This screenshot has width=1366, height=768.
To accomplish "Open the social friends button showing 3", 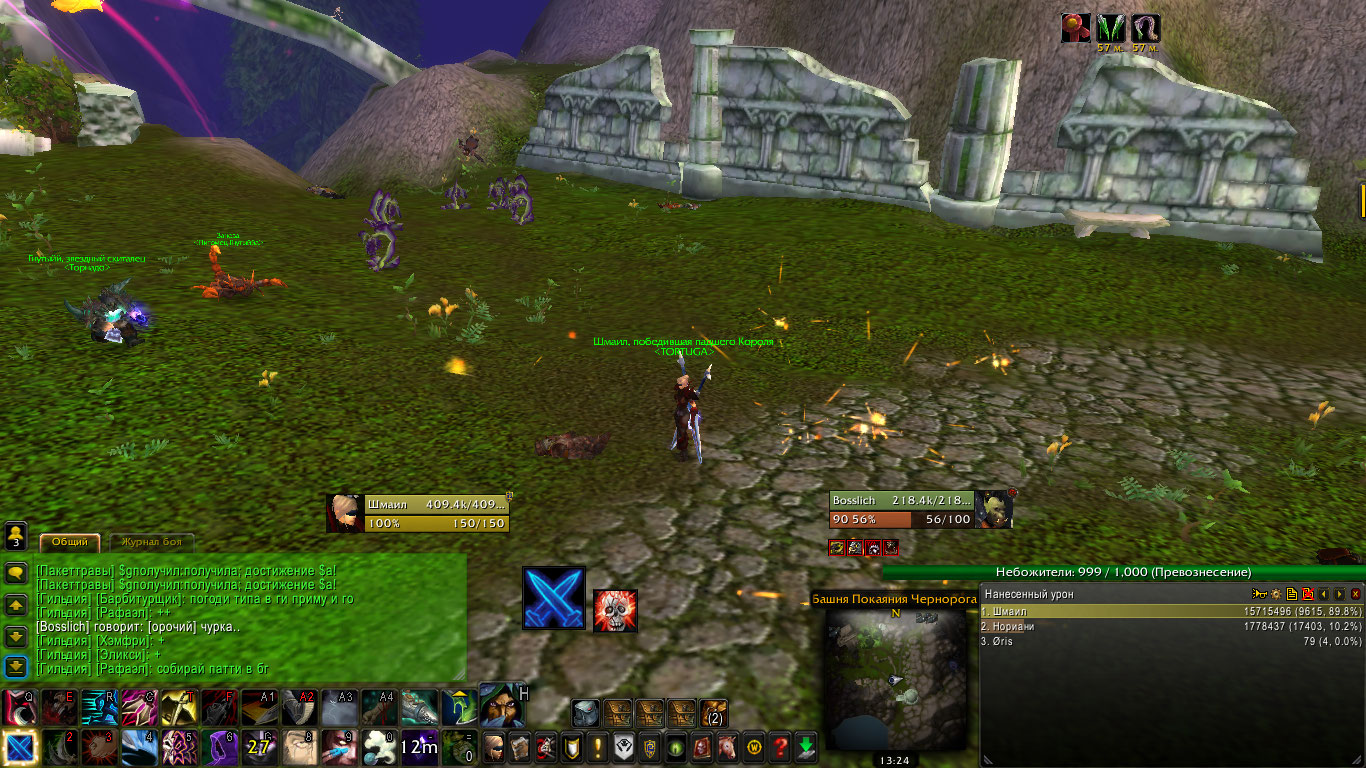I will pyautogui.click(x=16, y=535).
